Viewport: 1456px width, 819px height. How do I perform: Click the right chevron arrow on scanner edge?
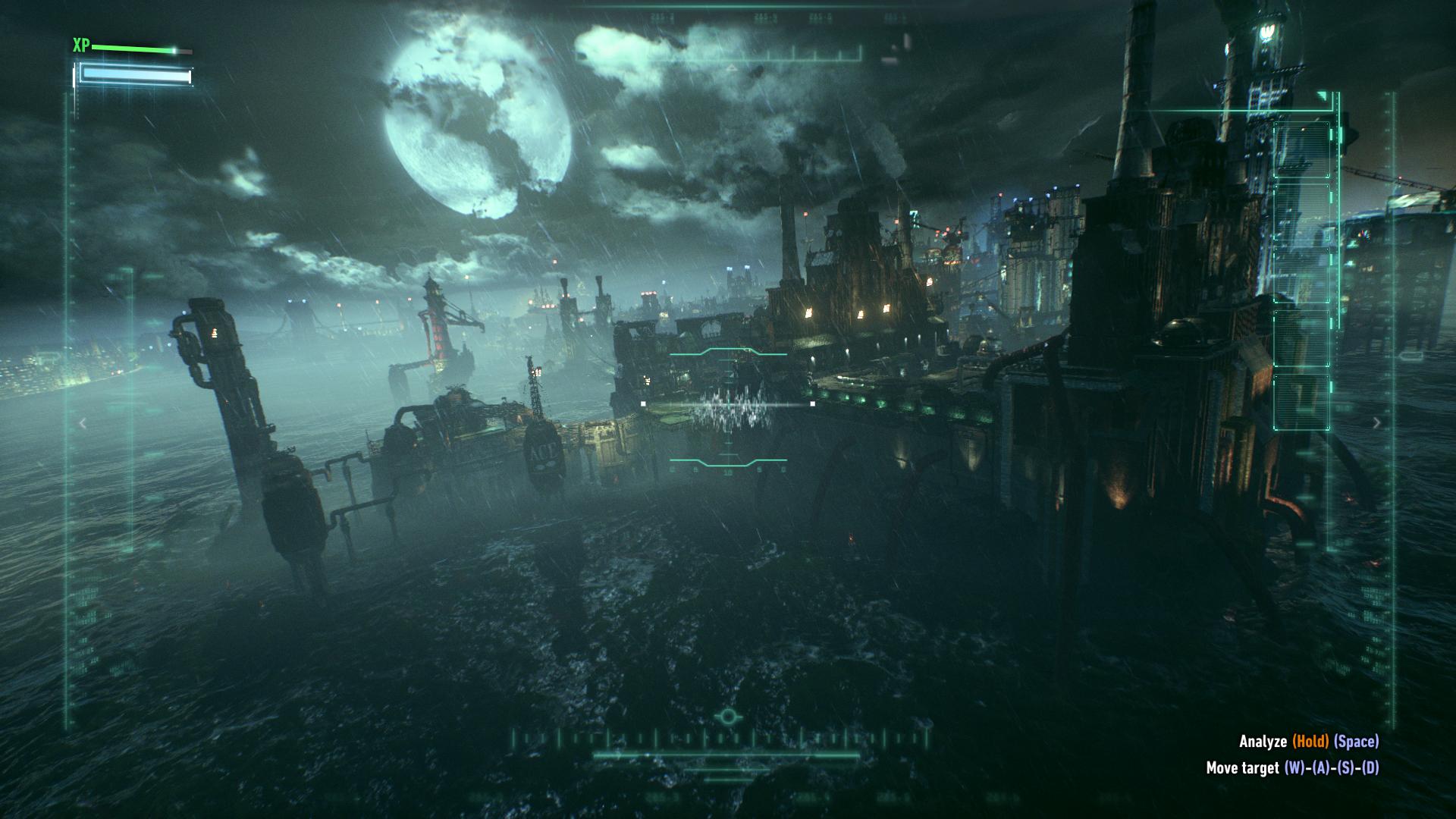(1377, 423)
